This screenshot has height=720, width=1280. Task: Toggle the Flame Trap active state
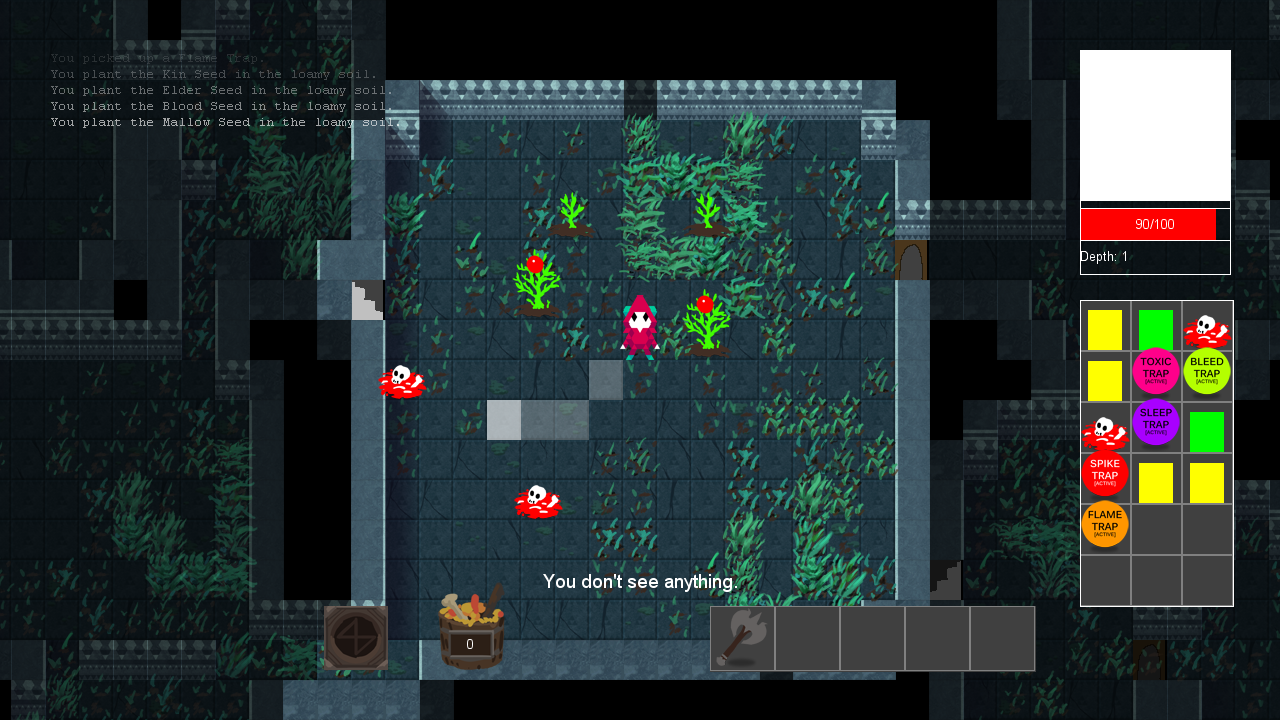tap(1105, 524)
